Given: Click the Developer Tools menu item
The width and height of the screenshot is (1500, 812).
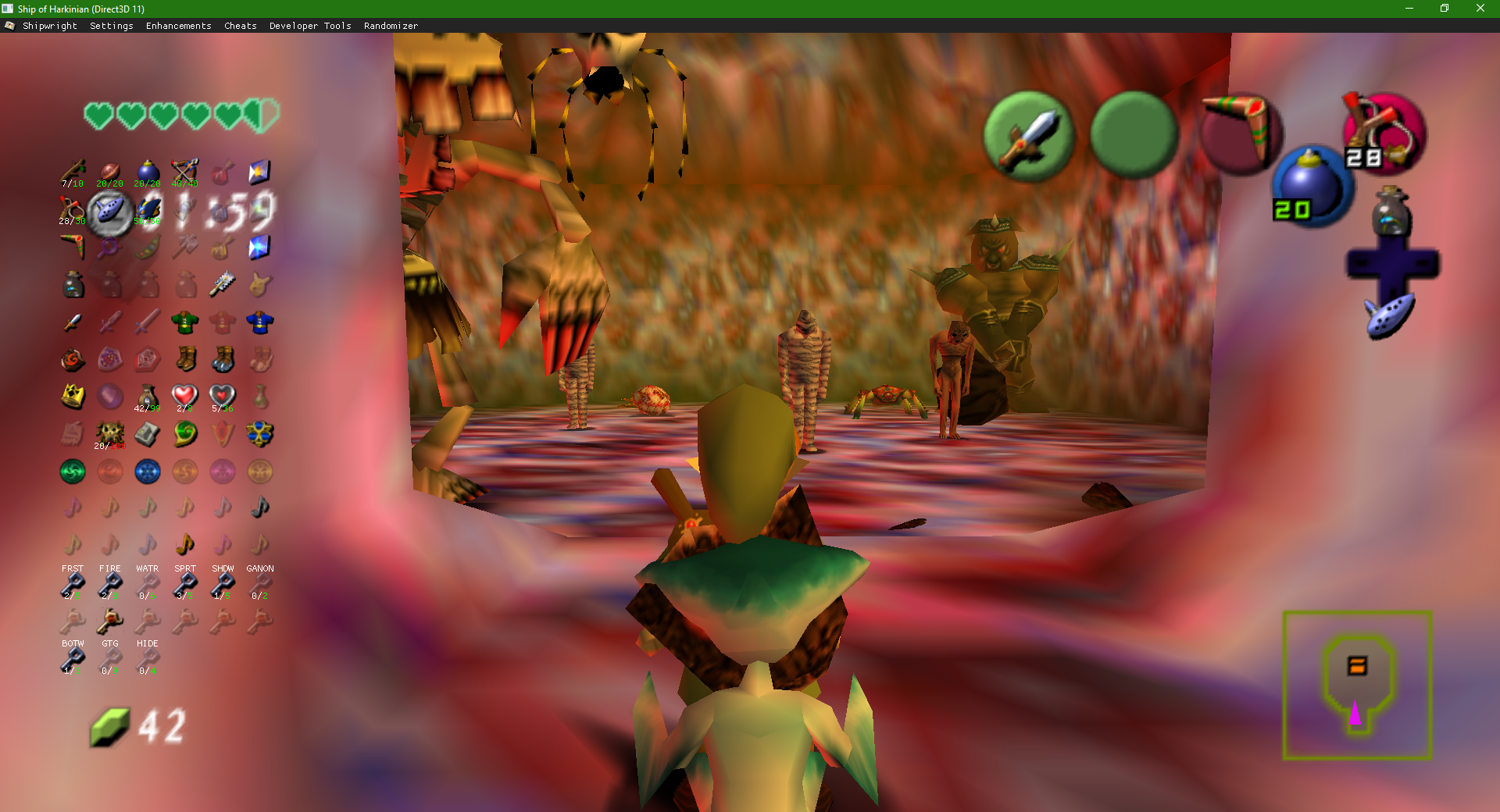Looking at the screenshot, I should [x=309, y=25].
